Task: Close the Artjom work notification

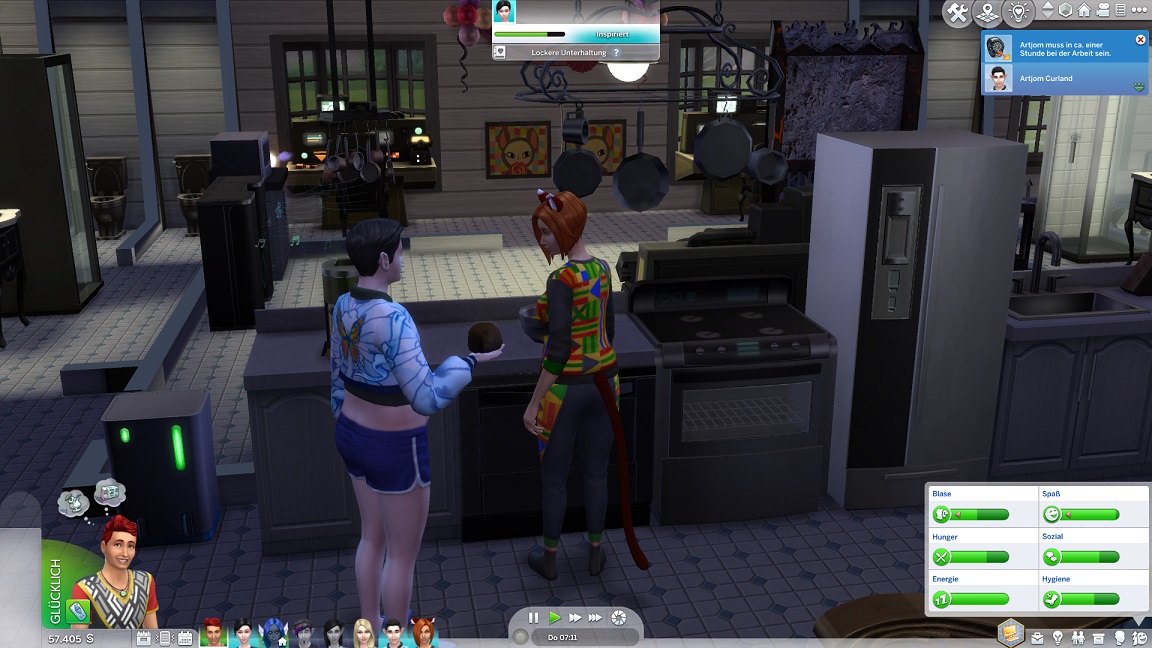Action: [1140, 40]
